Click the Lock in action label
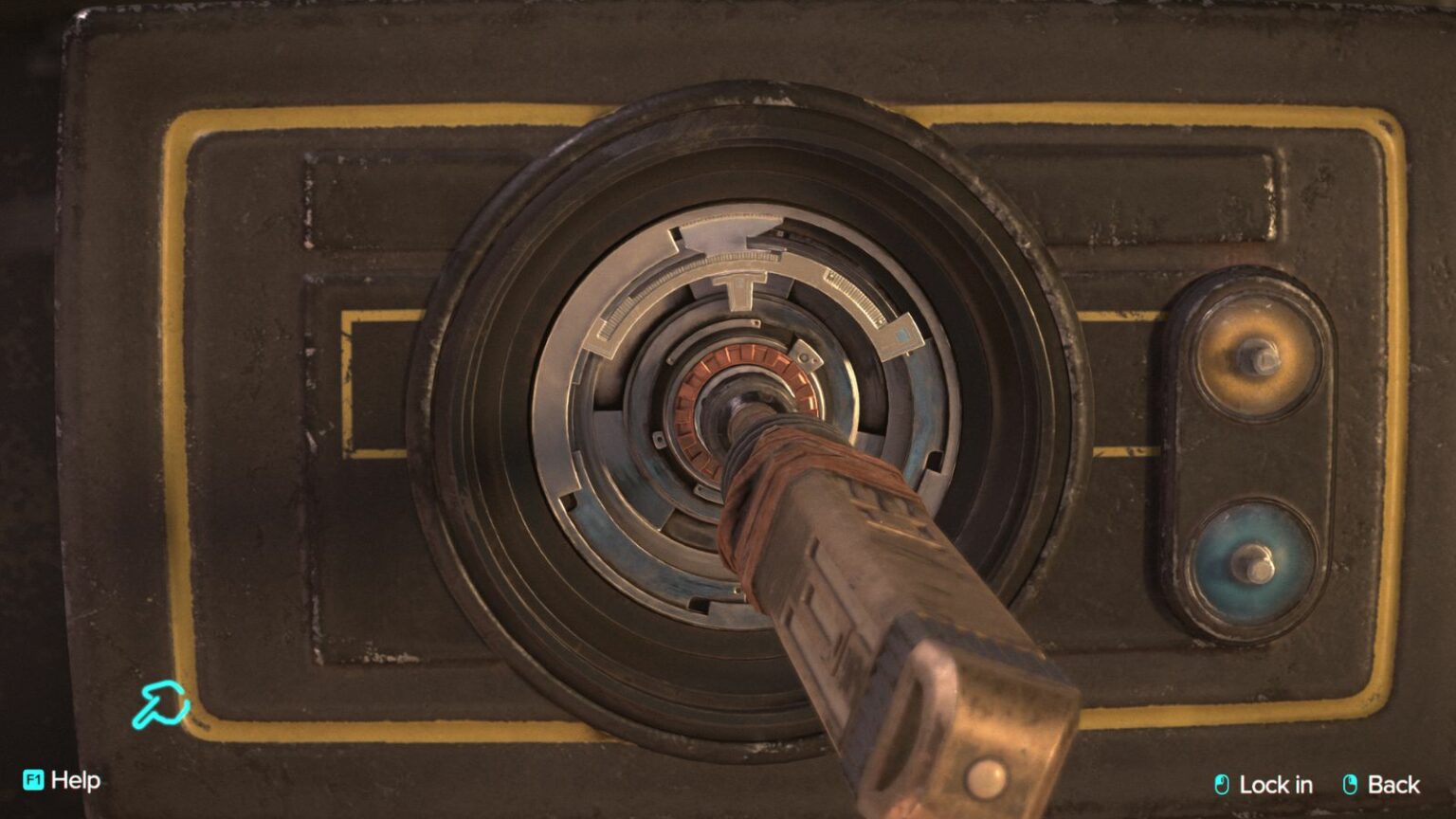This screenshot has width=1456, height=819. click(x=1275, y=785)
